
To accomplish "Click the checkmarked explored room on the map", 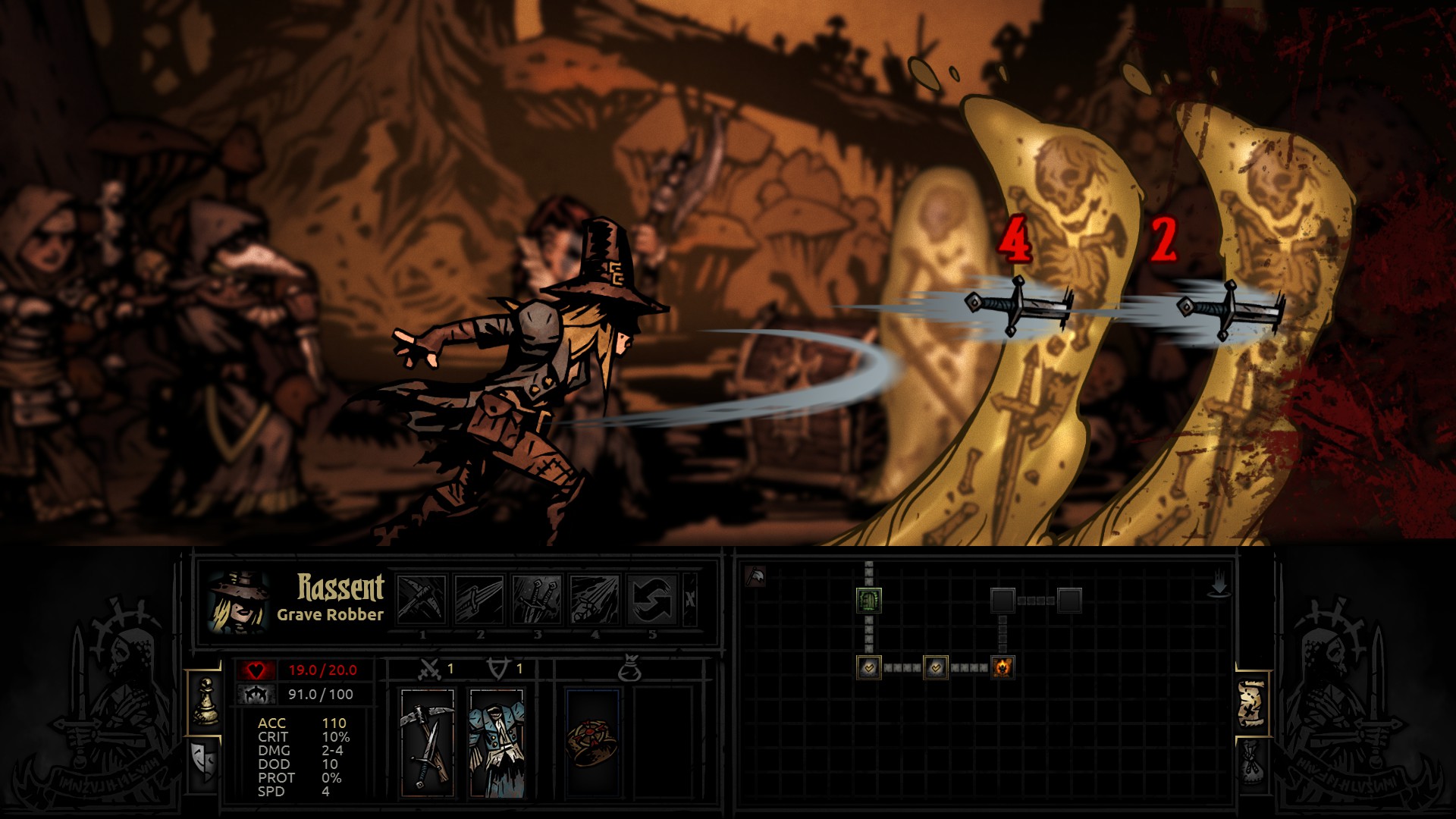I will pyautogui.click(x=869, y=667).
